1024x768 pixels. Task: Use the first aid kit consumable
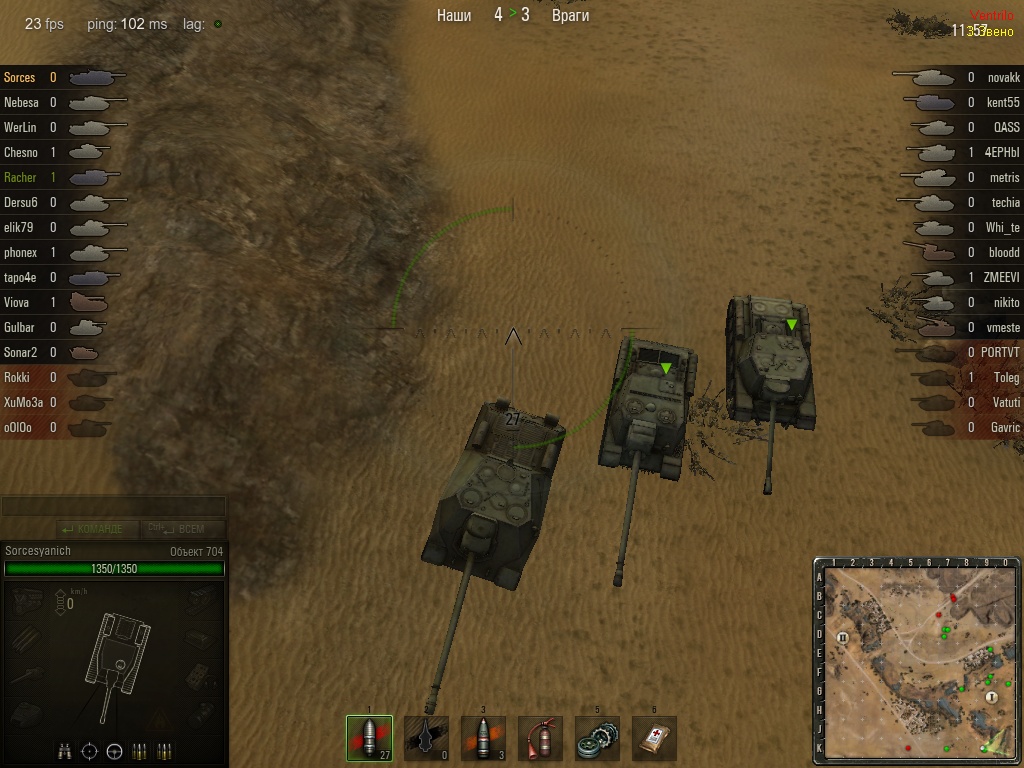654,738
